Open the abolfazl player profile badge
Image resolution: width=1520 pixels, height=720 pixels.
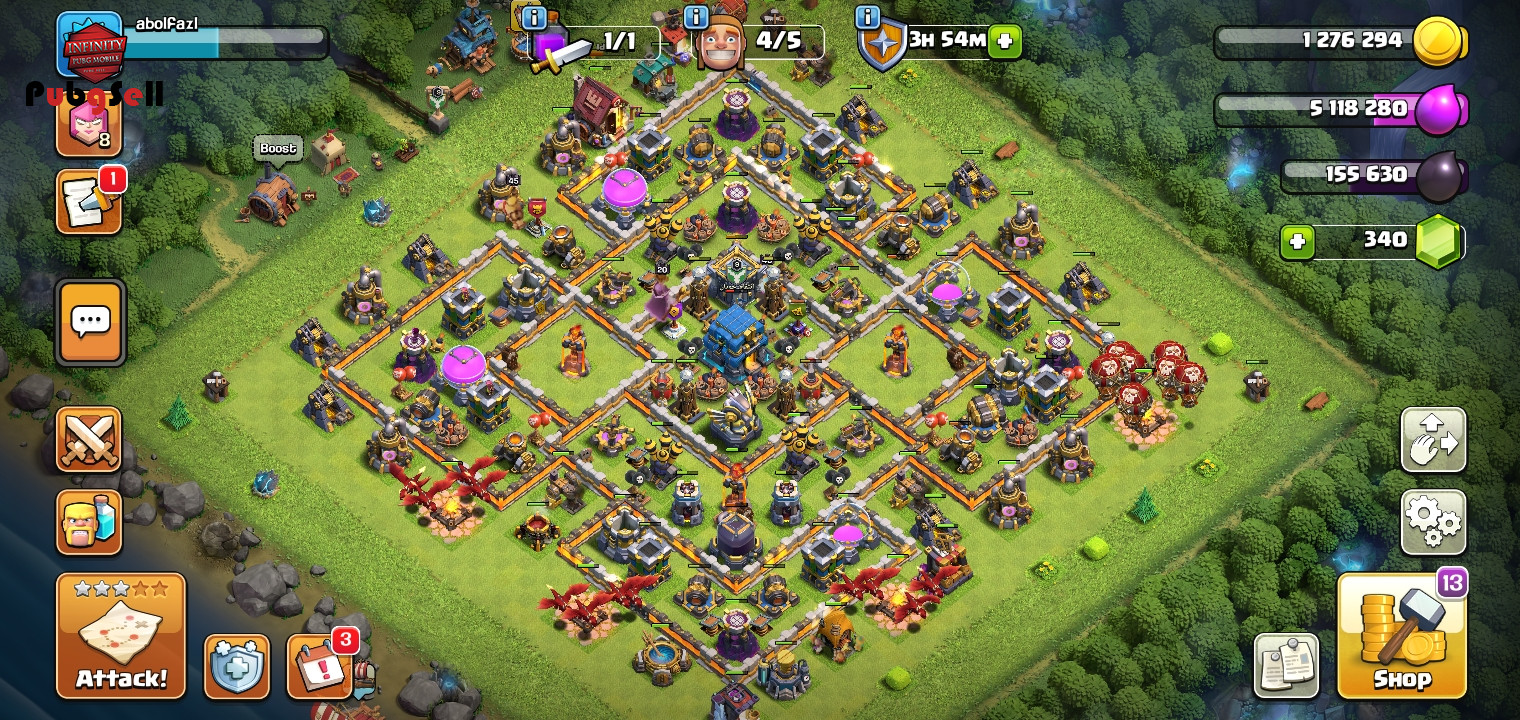point(92,45)
